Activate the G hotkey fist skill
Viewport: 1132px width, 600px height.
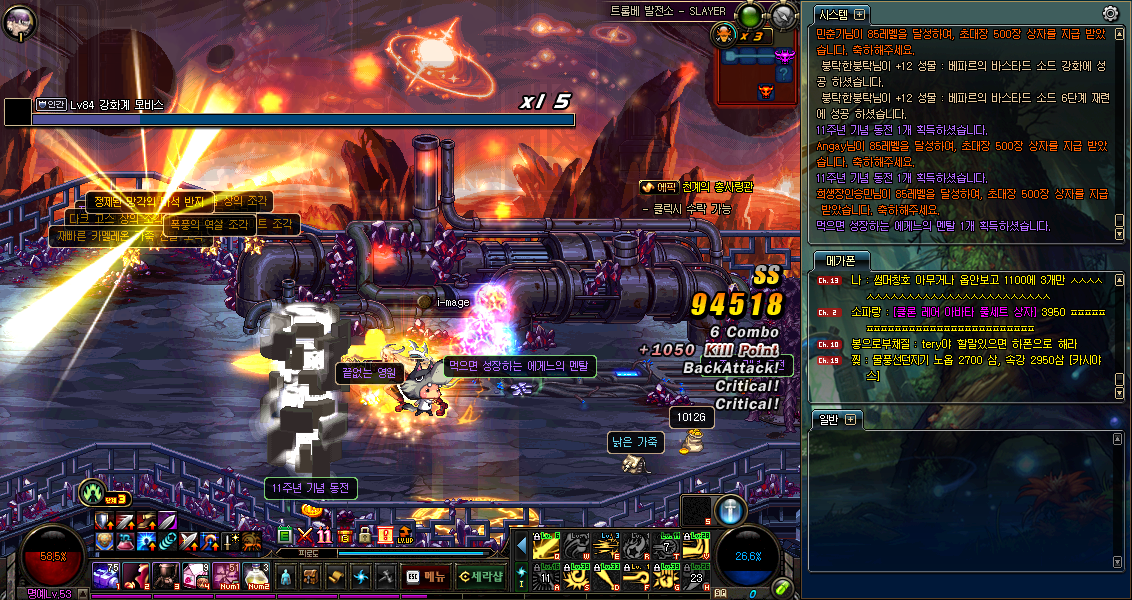tap(667, 577)
